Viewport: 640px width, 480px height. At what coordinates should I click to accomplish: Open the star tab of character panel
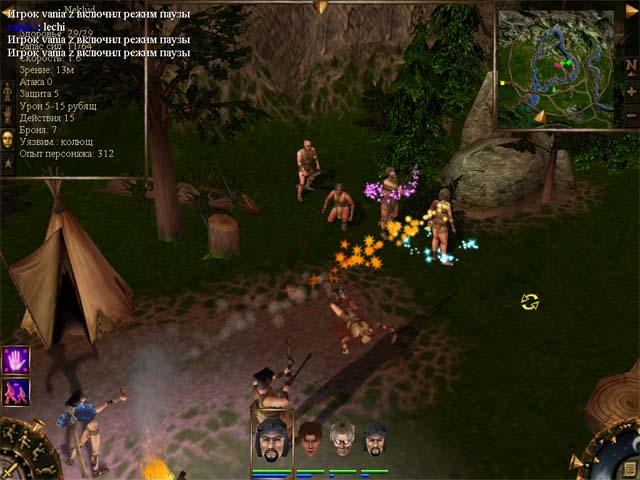tap(7, 161)
